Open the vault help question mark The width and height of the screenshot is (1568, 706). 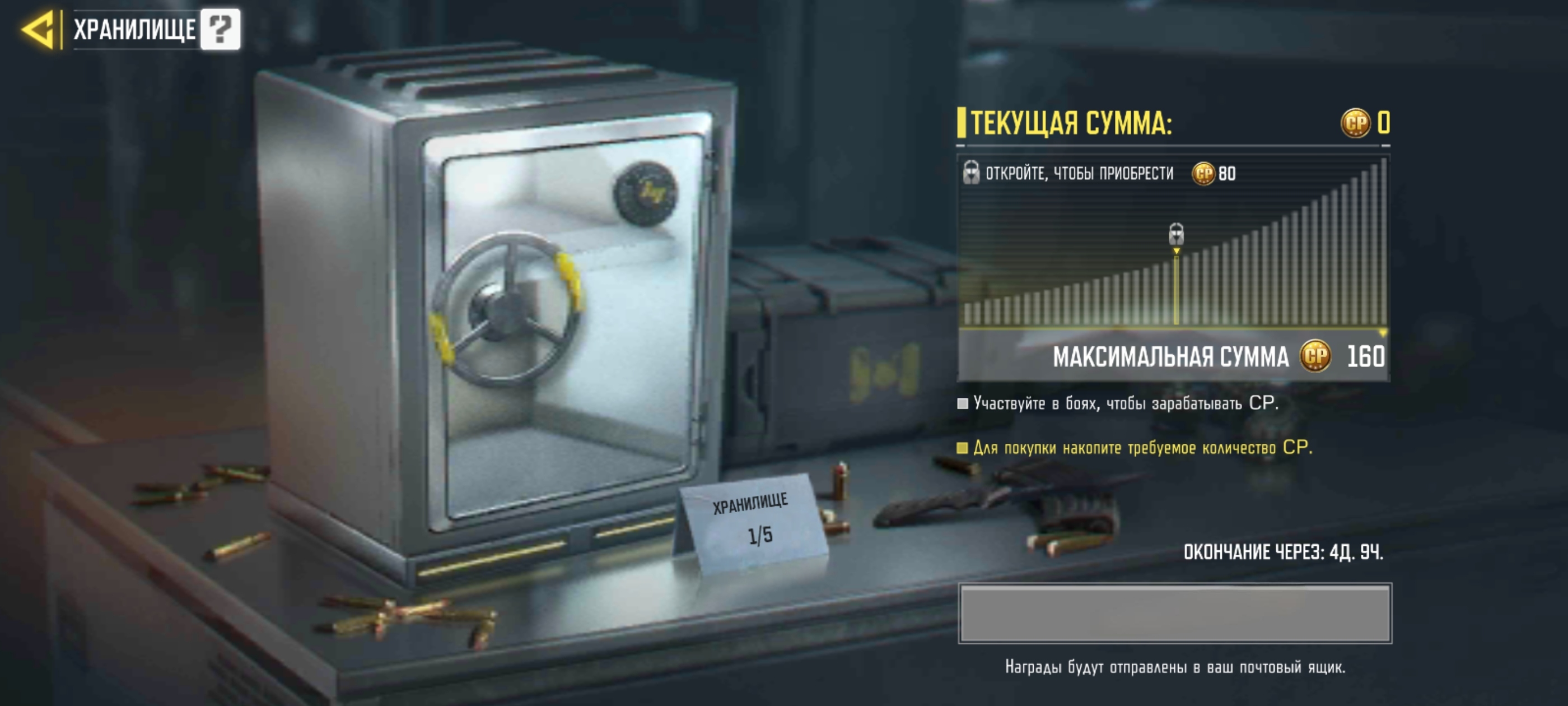pos(220,29)
